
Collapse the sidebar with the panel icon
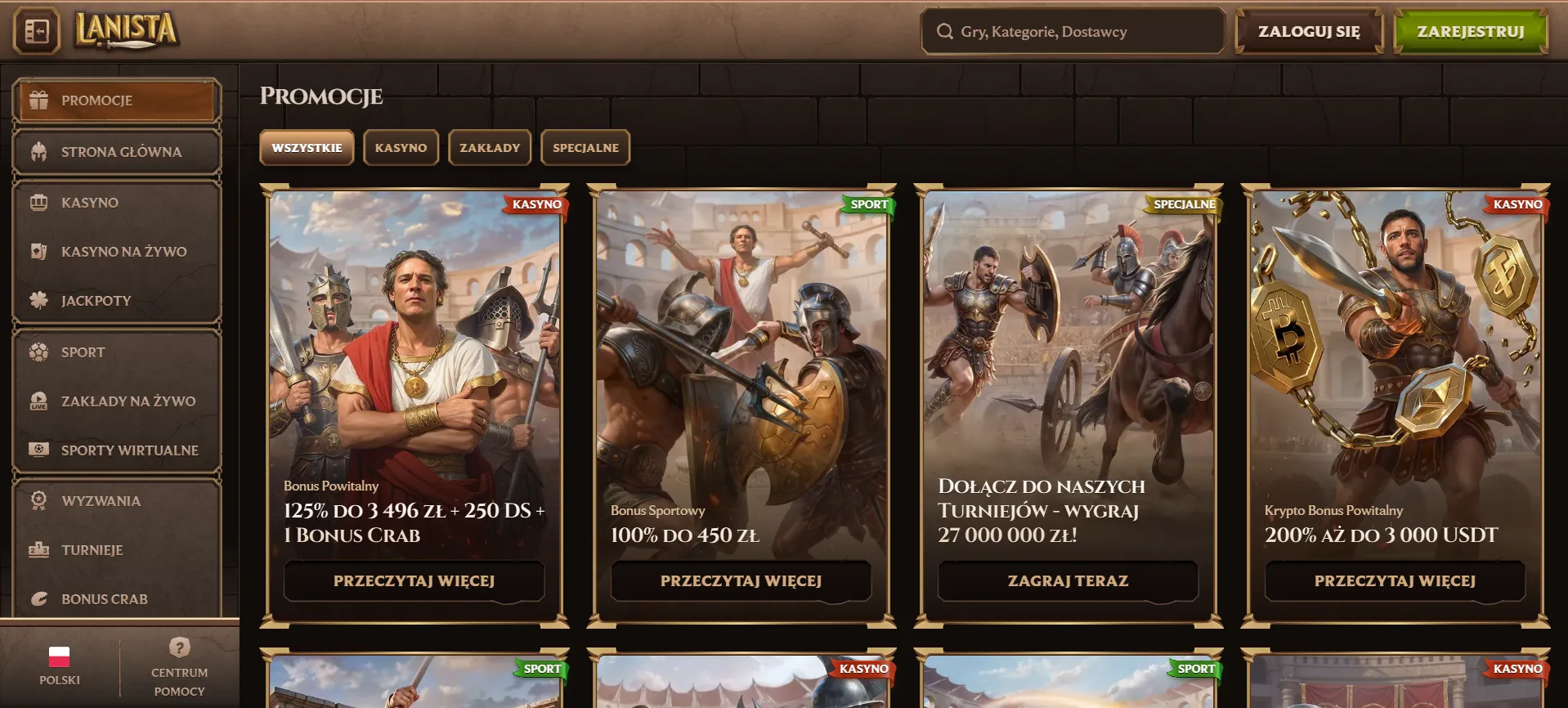click(x=37, y=31)
